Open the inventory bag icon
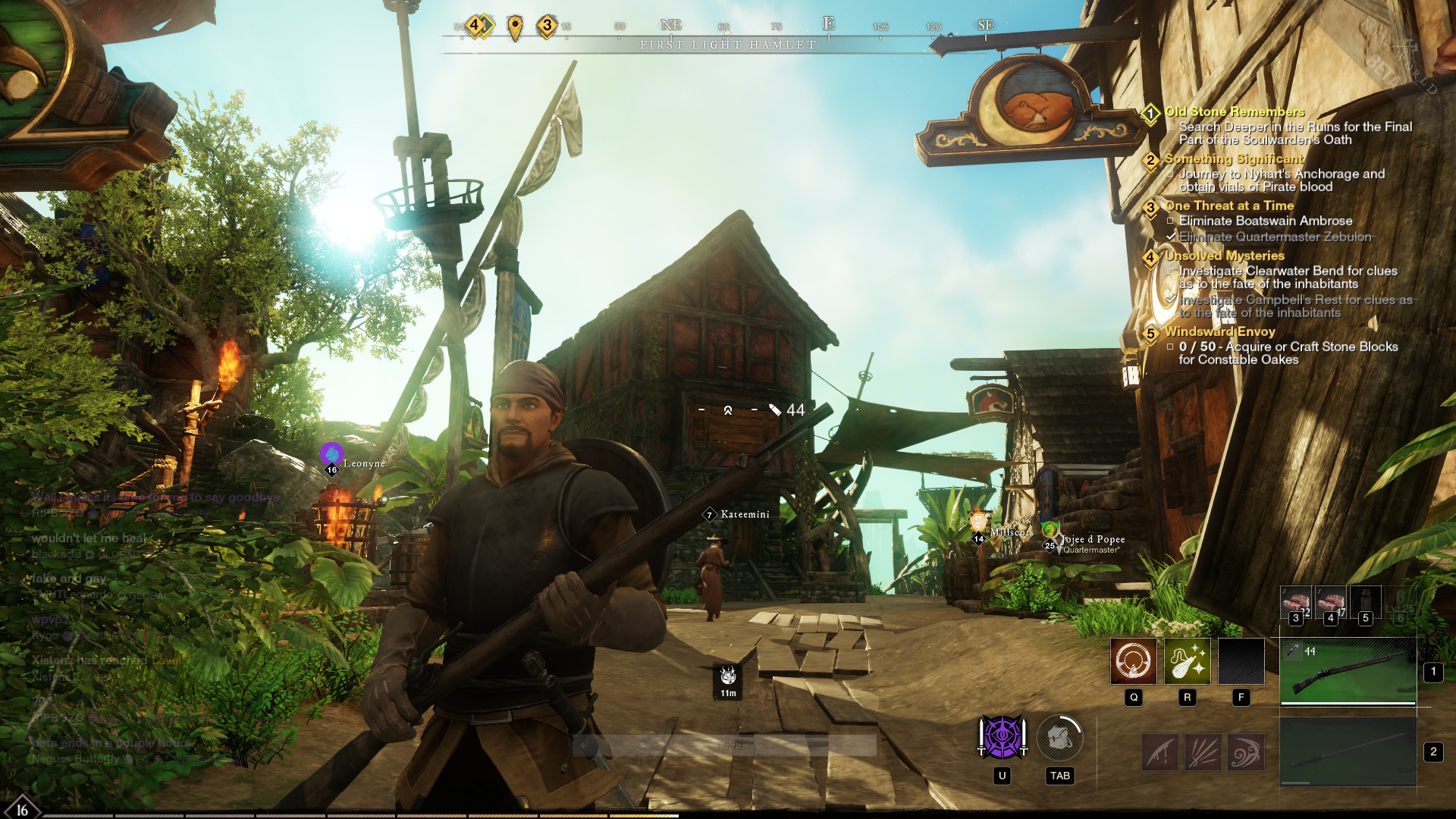This screenshot has width=1456, height=819. click(1059, 738)
